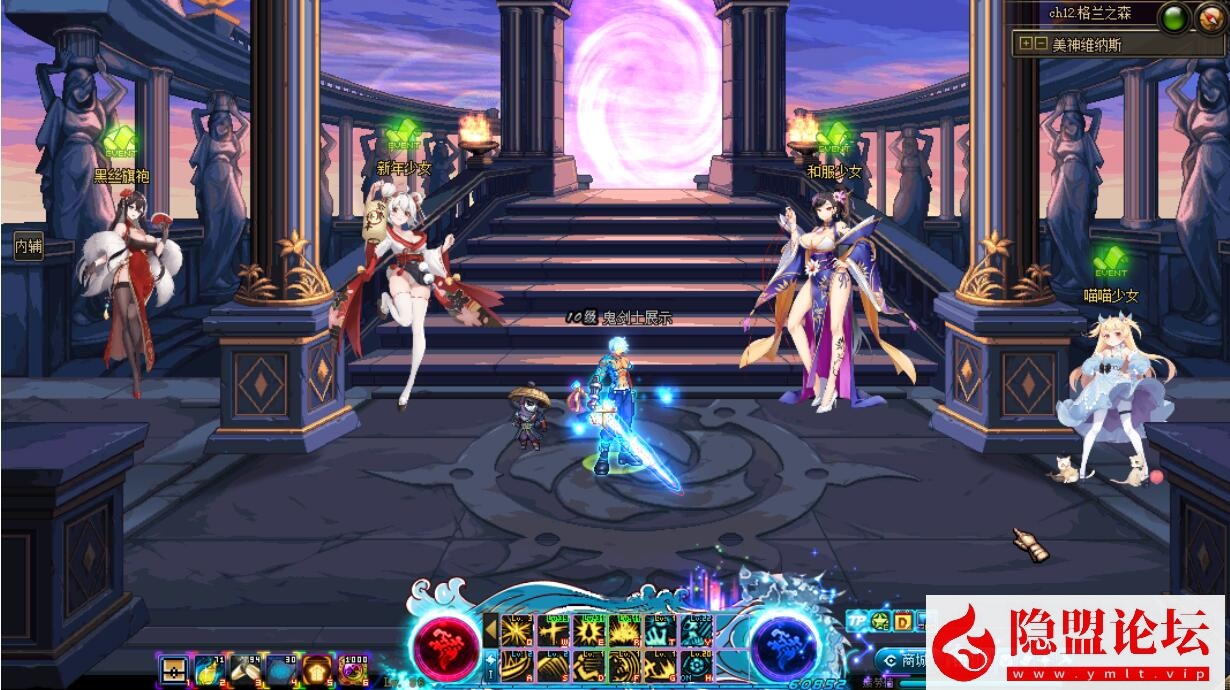Click the green star icon button

880,622
